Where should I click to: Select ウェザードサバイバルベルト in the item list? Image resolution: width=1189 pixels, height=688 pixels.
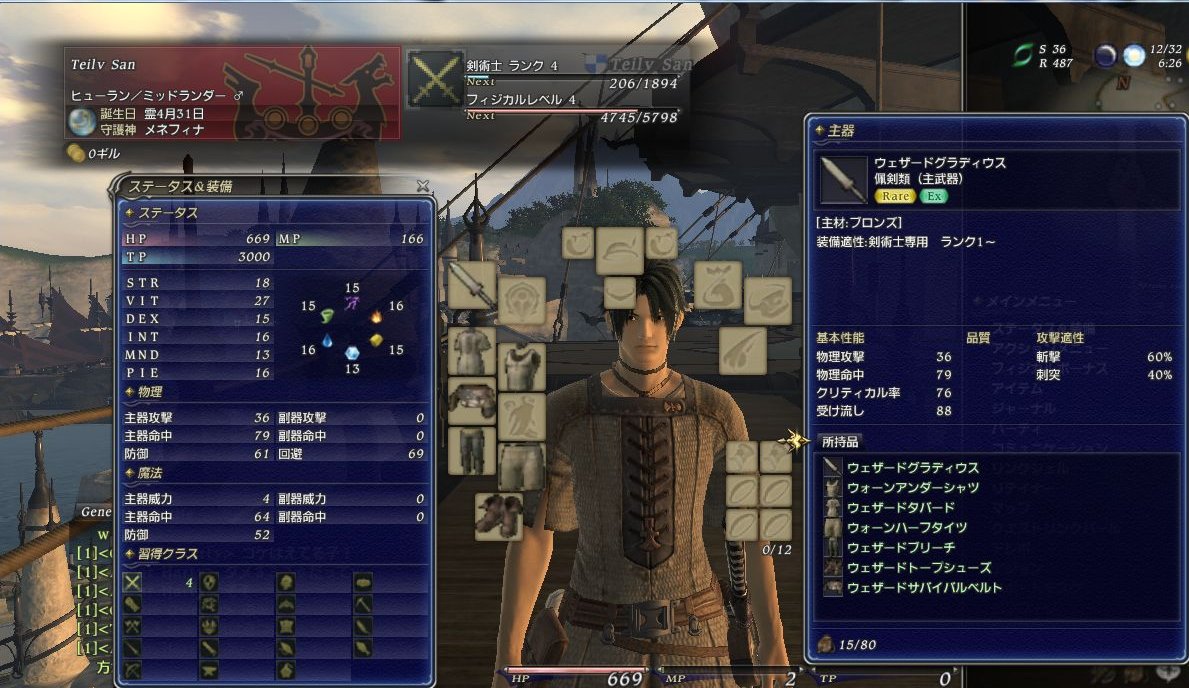pyautogui.click(x=924, y=587)
